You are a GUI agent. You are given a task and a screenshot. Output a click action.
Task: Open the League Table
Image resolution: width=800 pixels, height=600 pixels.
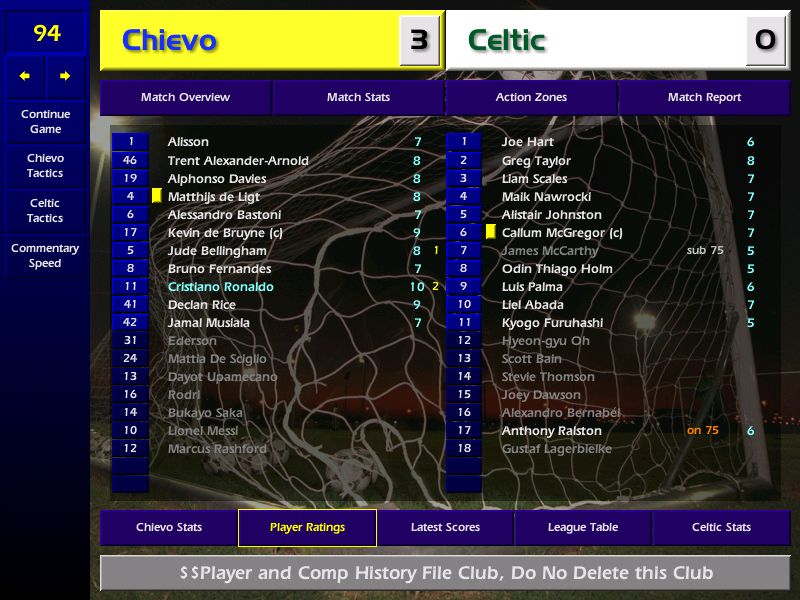[x=583, y=528]
